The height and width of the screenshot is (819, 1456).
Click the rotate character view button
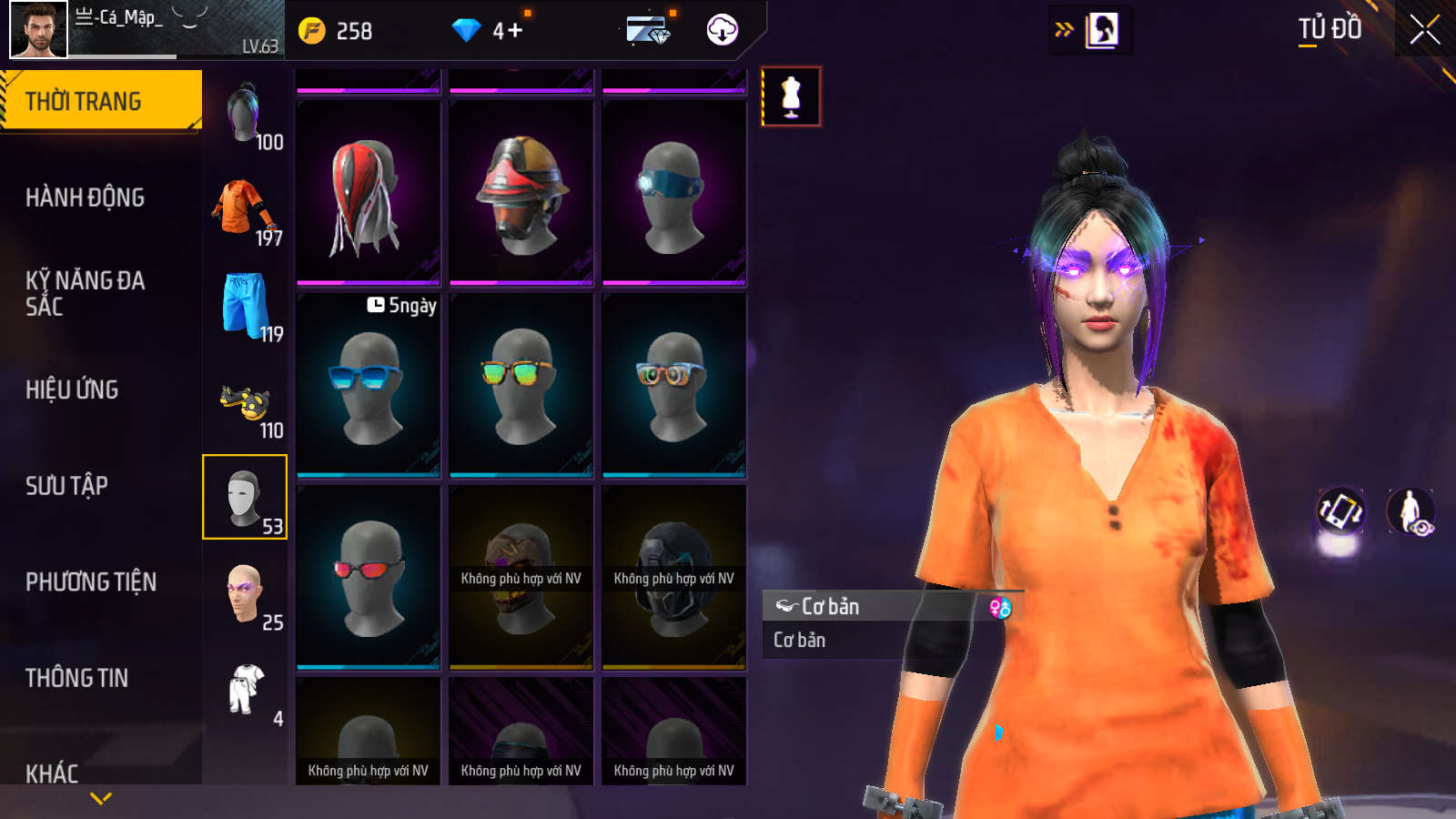1340,511
